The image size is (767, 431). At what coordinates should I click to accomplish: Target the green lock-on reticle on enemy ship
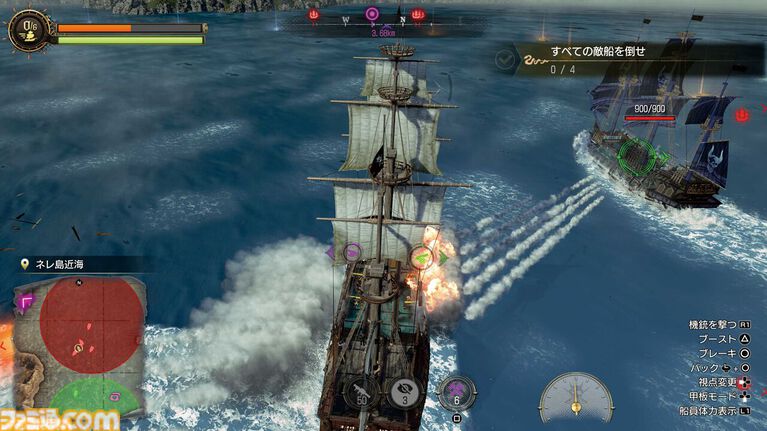[x=637, y=153]
